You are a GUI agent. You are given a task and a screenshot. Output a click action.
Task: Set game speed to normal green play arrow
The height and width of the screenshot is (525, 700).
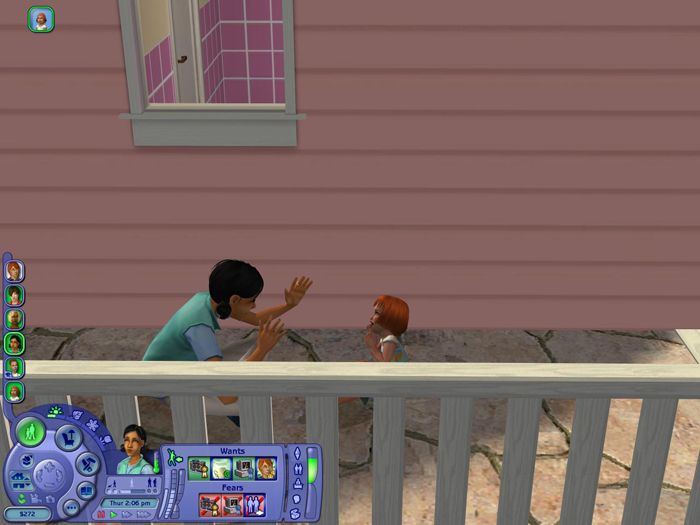(114, 515)
